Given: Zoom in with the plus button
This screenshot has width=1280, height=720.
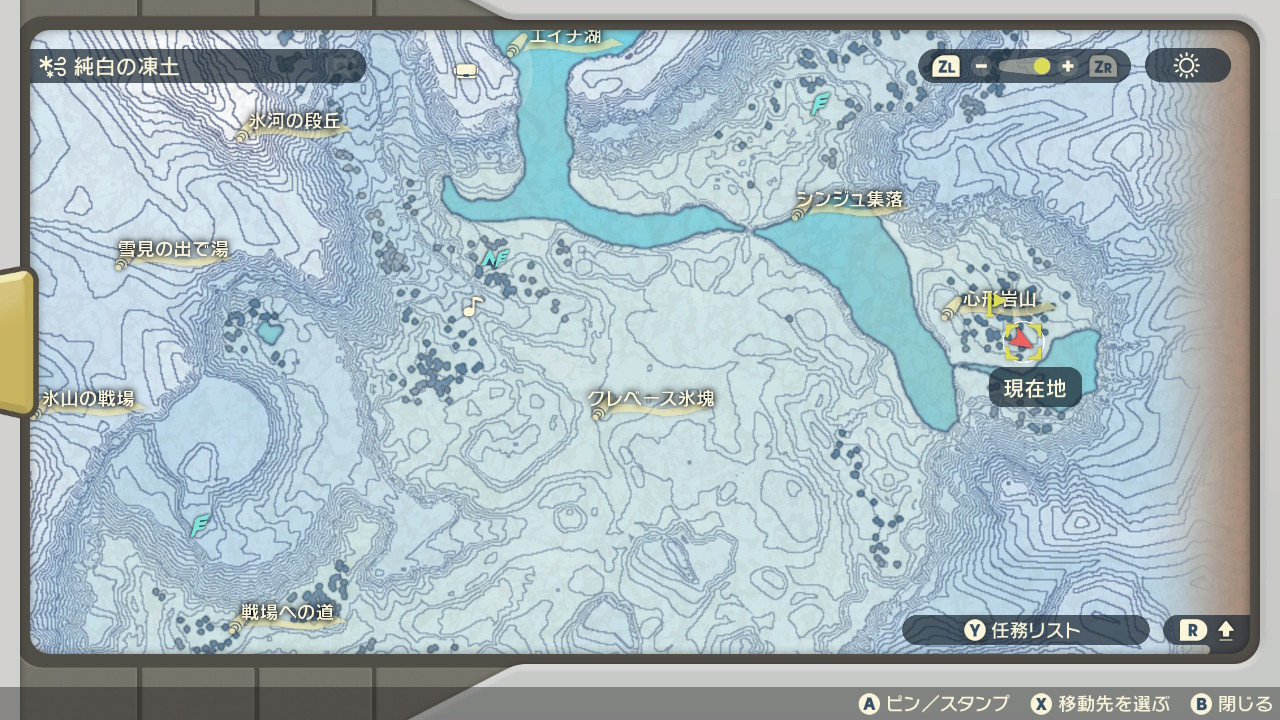Looking at the screenshot, I should click(x=1068, y=67).
